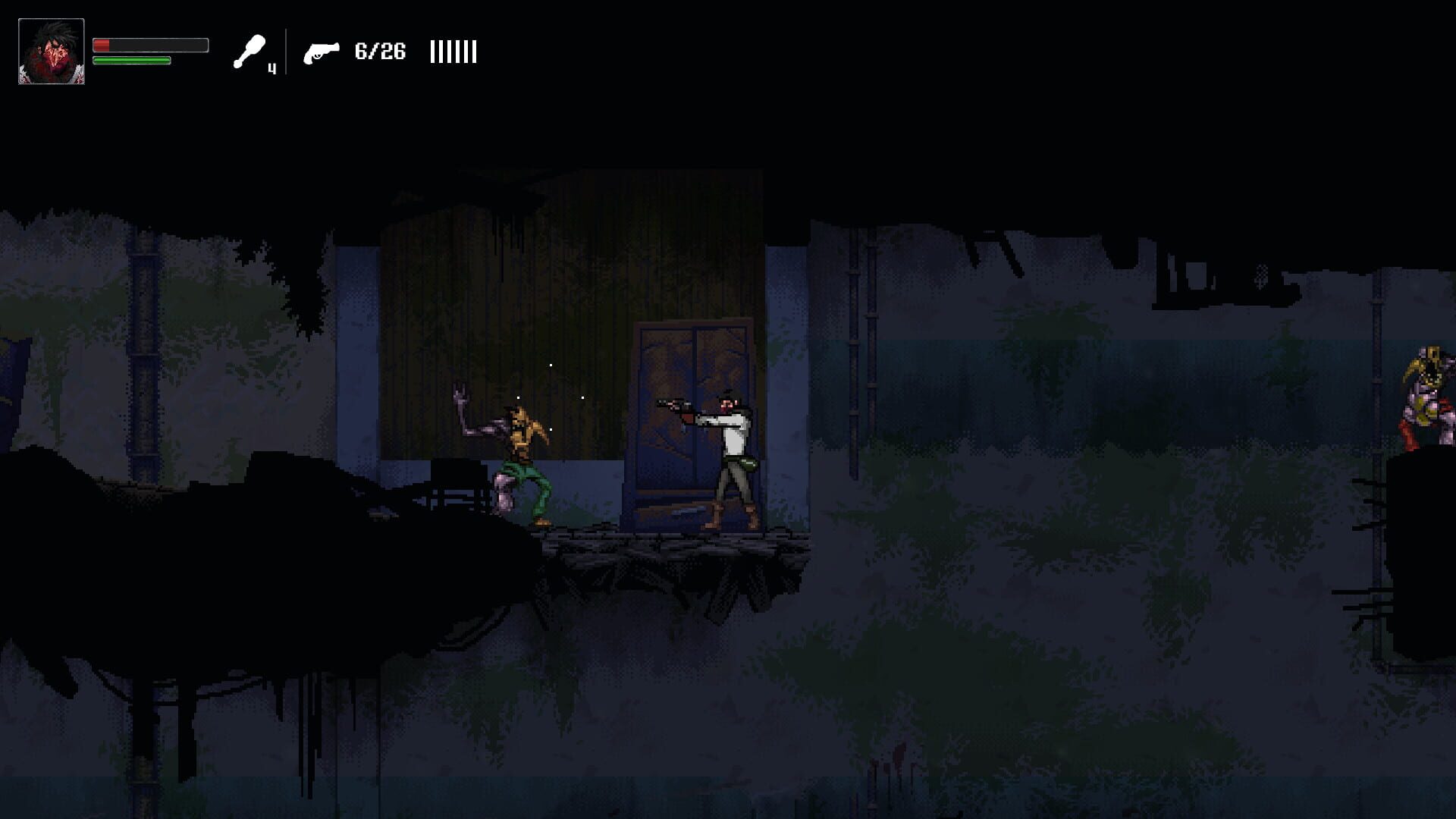Select the revolver weapon icon
1456x819 pixels.
click(321, 52)
